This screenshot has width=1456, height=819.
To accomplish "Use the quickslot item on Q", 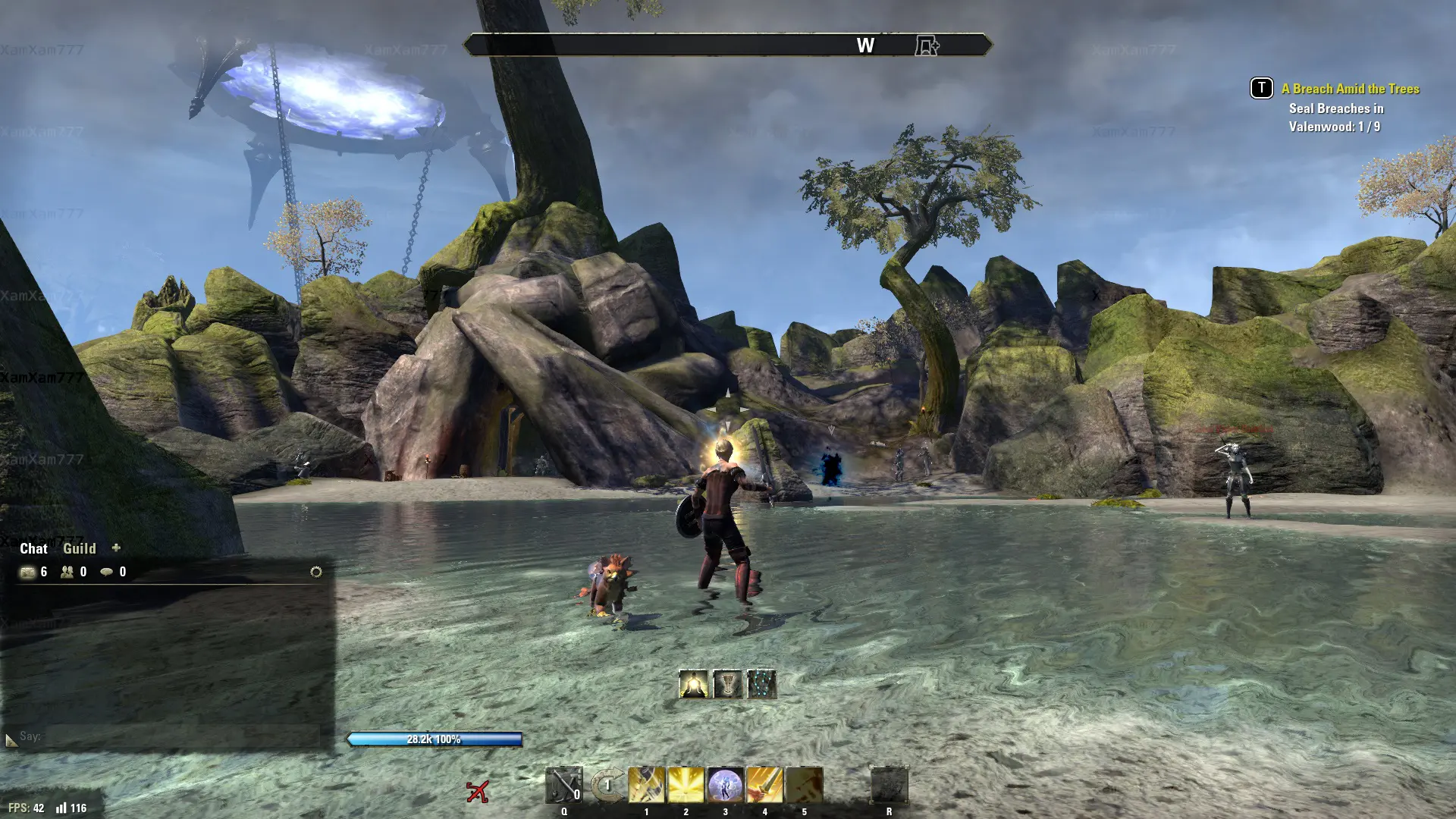I will (564, 785).
